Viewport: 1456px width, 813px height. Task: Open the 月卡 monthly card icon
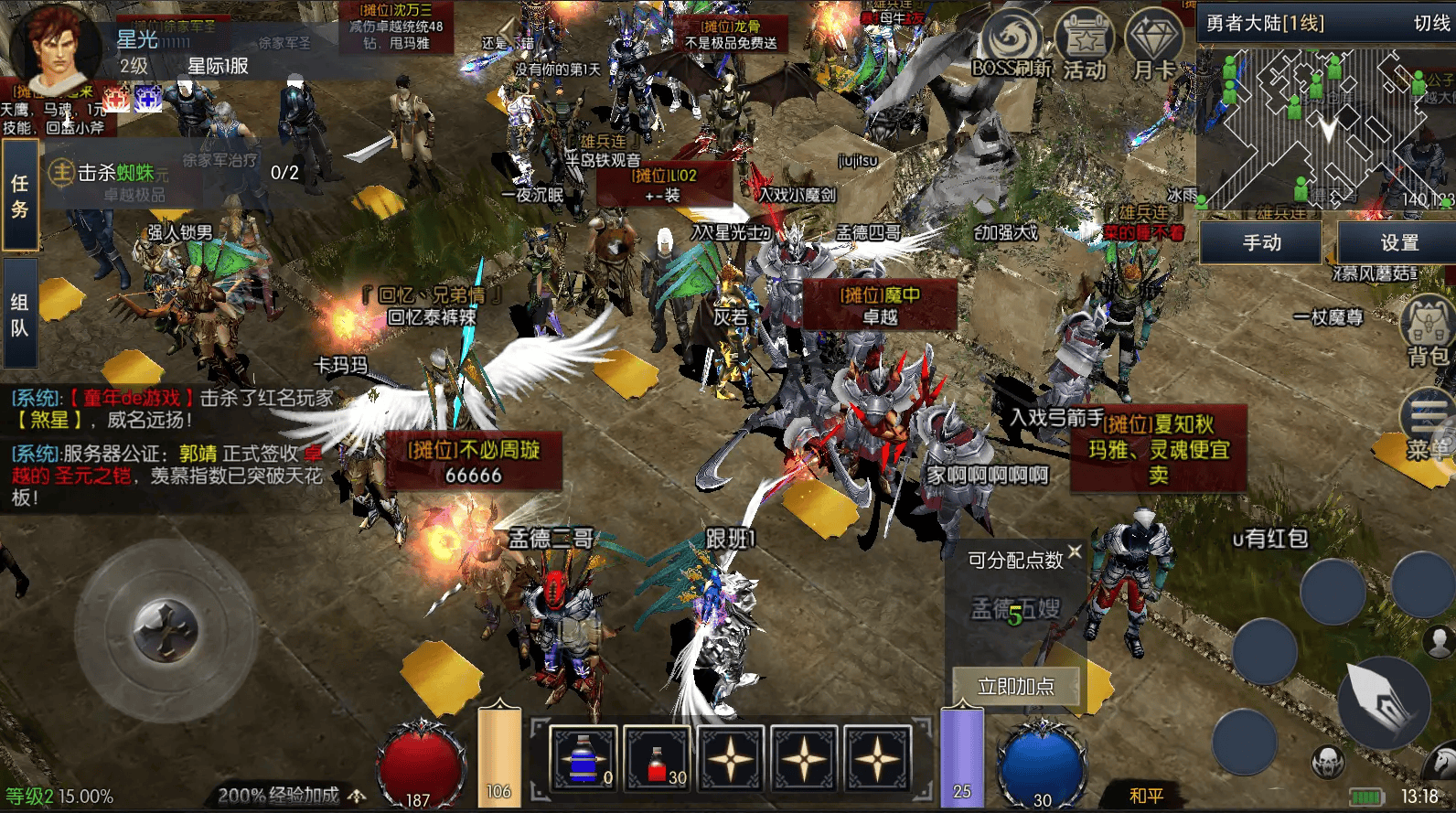point(1154,46)
